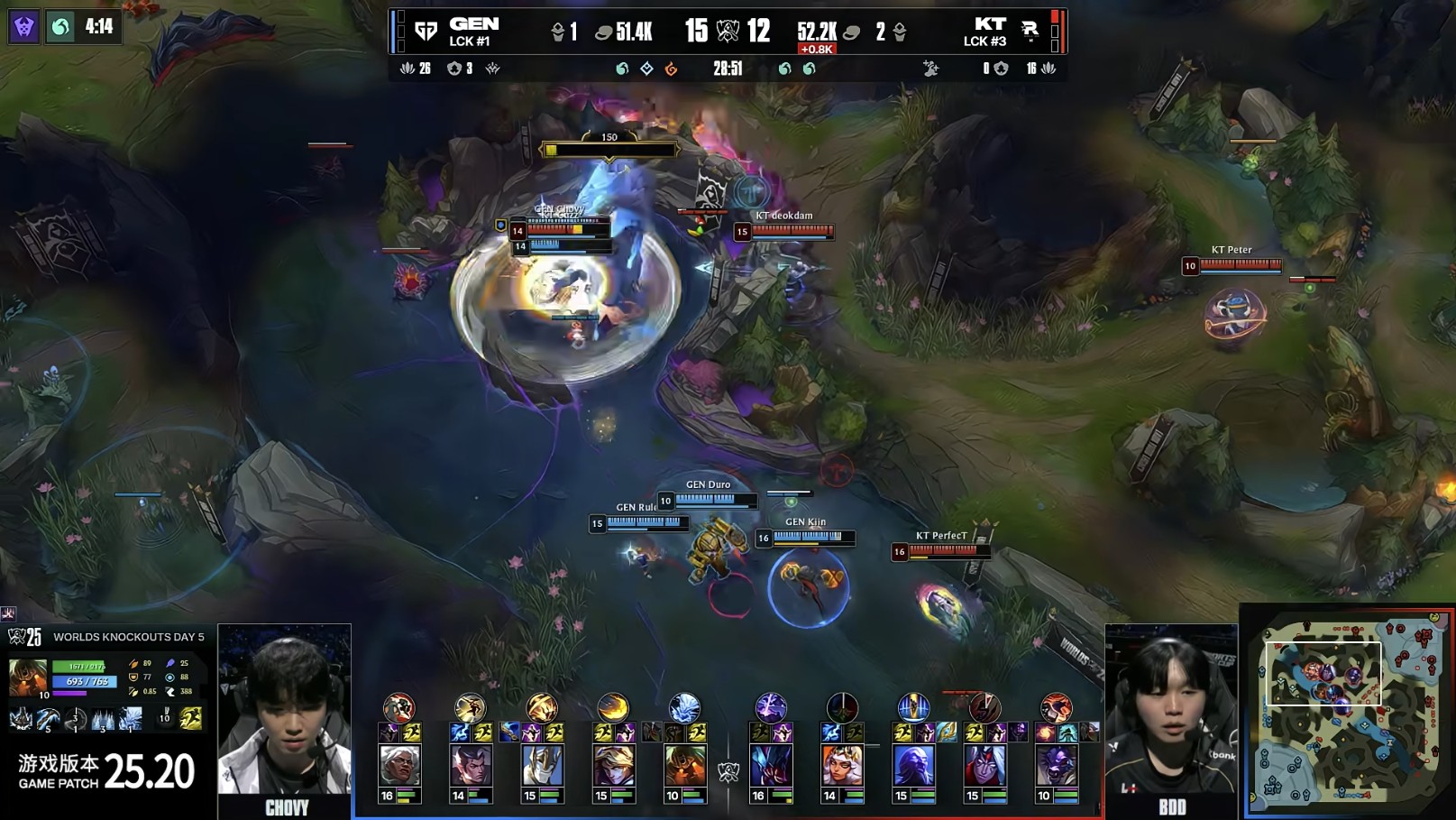1456x820 pixels.
Task: Select Ezreal's portrait in the bottom champion row
Action: coord(613,766)
